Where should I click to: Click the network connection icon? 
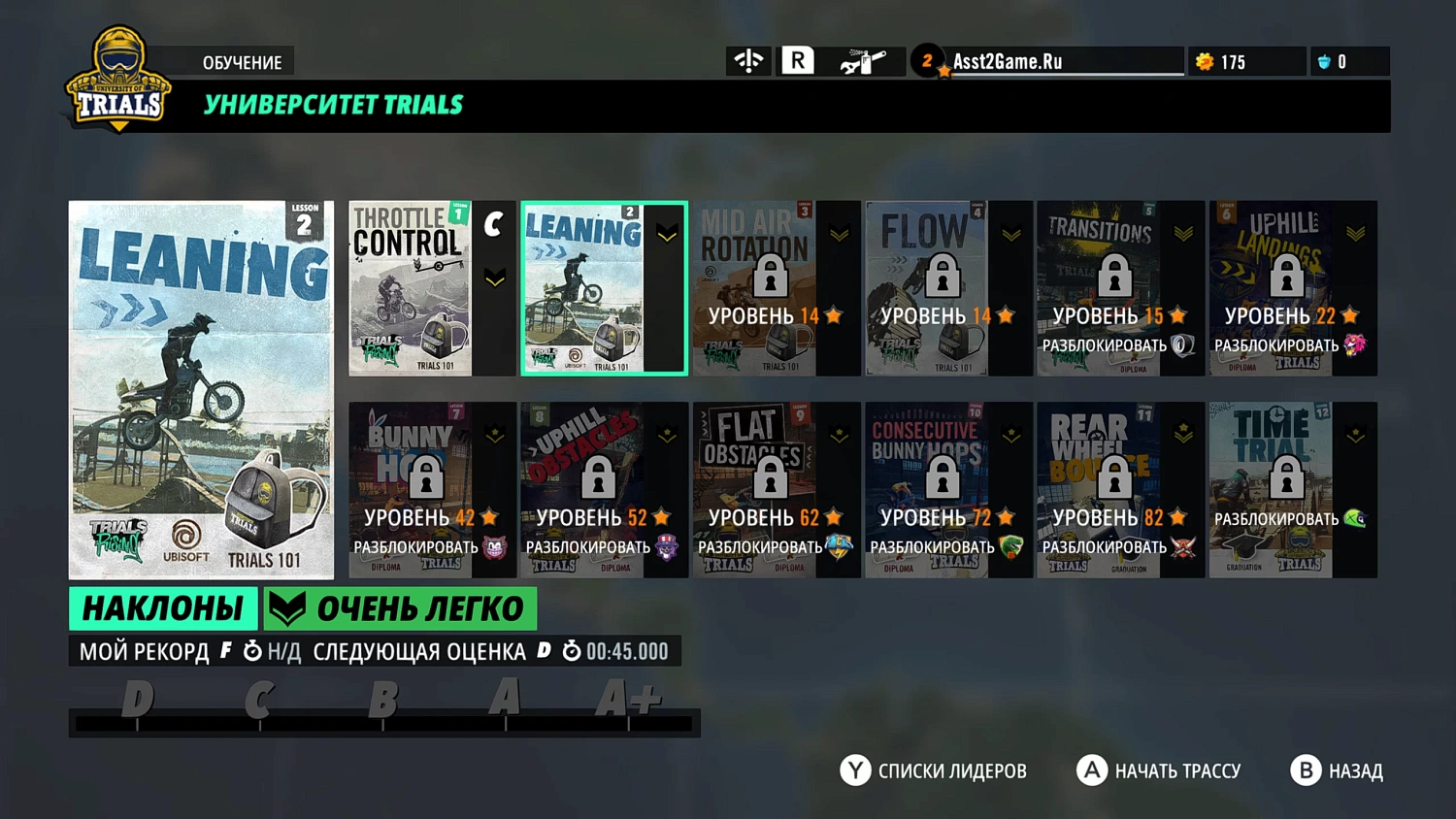747,60
